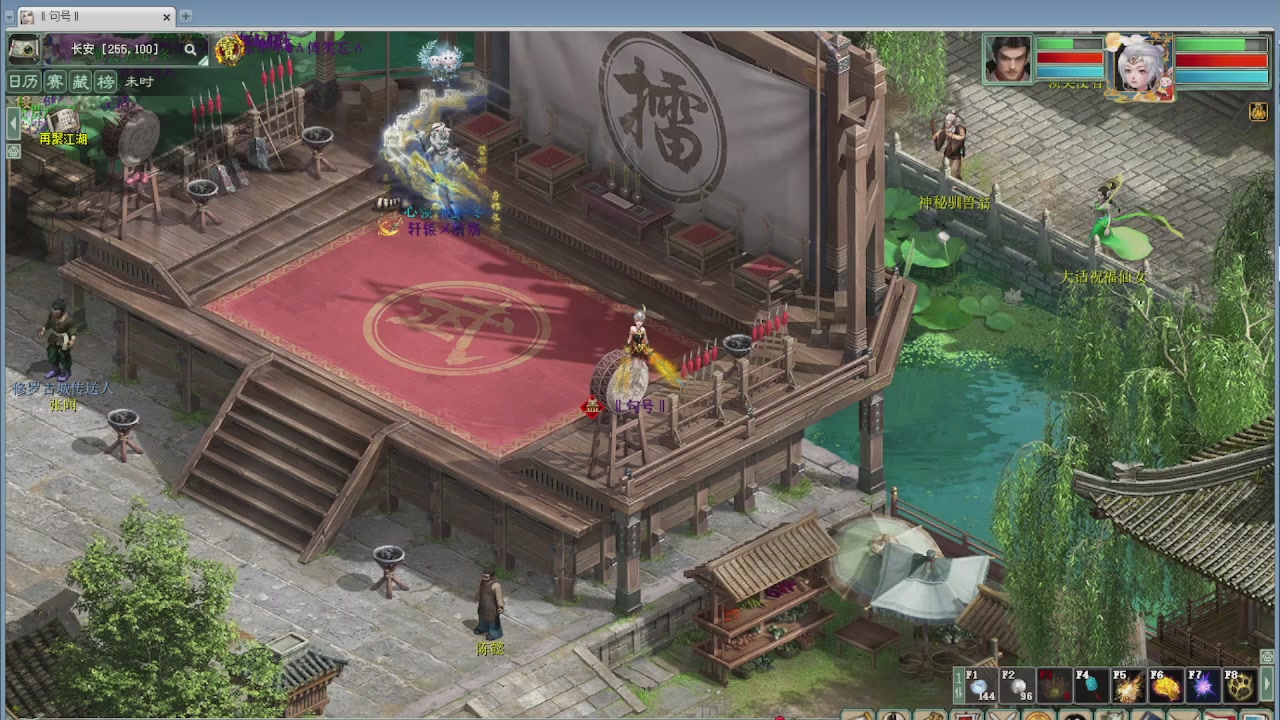Screen dimensions: 1280x720
Task: Click the hotbar page-switch arrows beside number 1
Action: tap(960, 691)
